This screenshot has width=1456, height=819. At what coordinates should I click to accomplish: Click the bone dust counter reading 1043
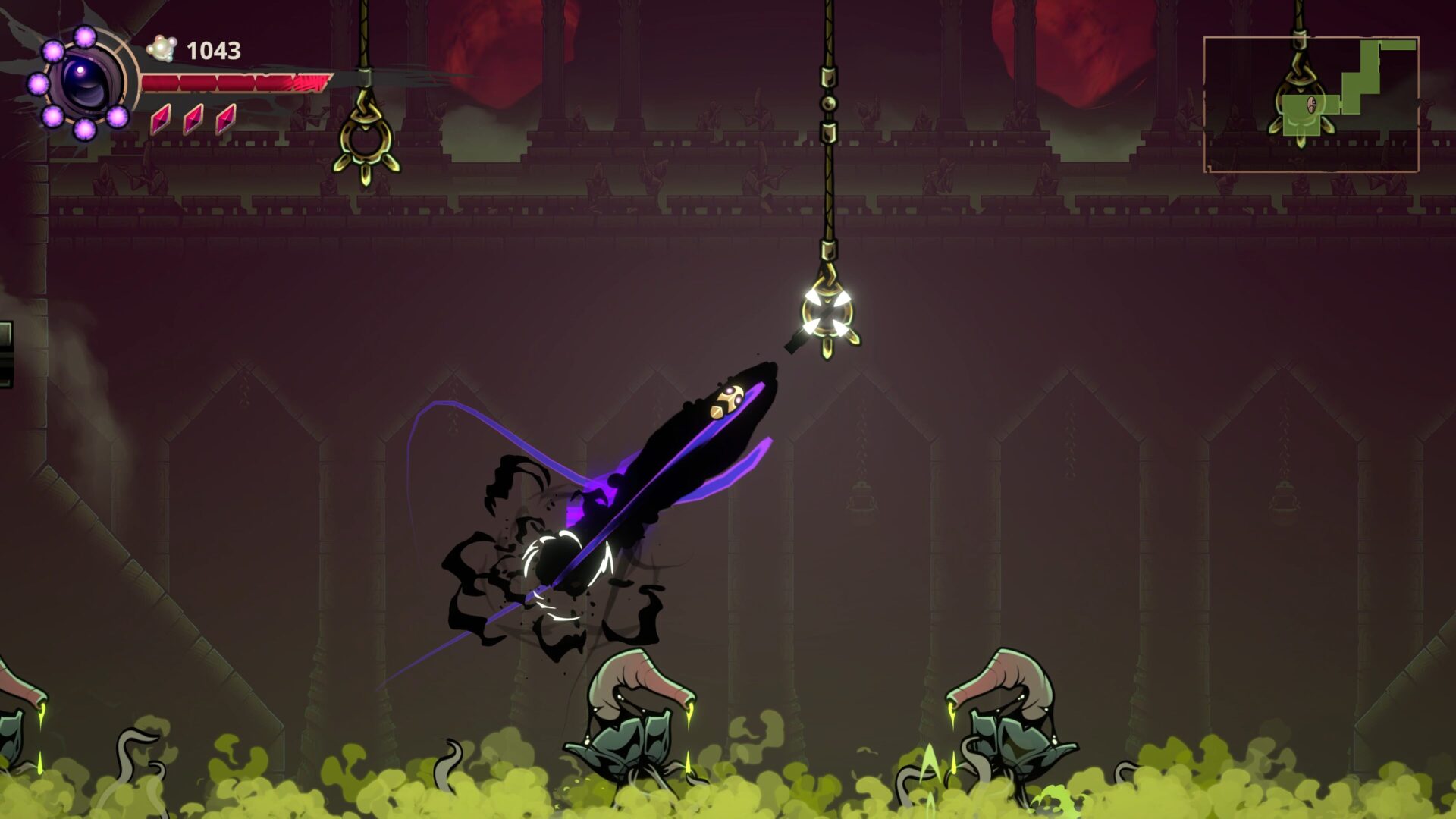point(213,50)
